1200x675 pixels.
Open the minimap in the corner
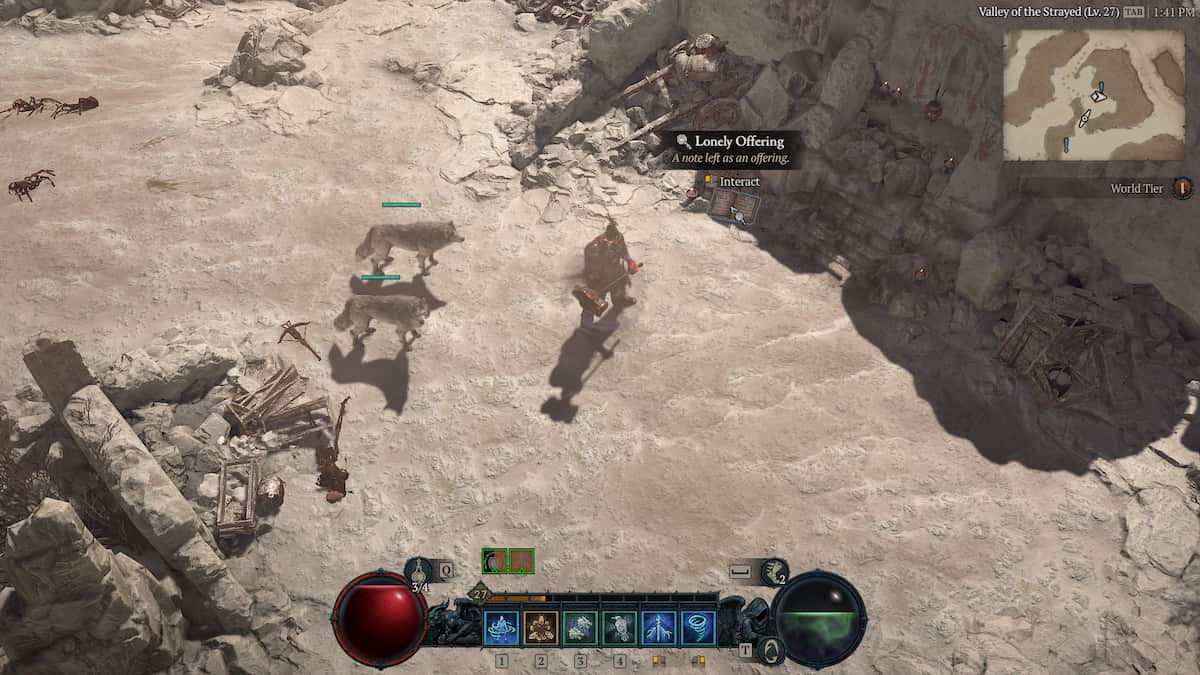[x=1094, y=95]
